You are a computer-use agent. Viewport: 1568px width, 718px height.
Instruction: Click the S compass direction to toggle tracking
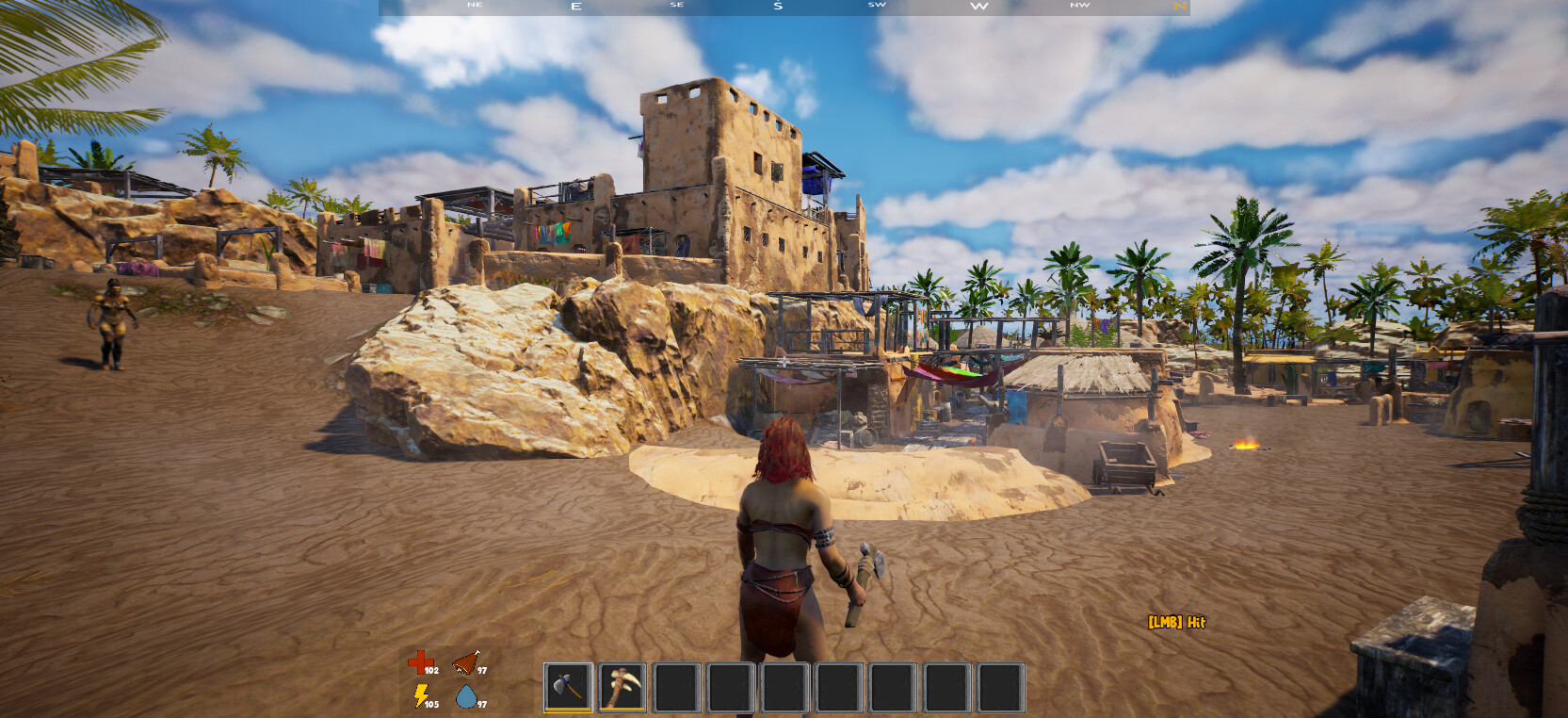click(776, 7)
